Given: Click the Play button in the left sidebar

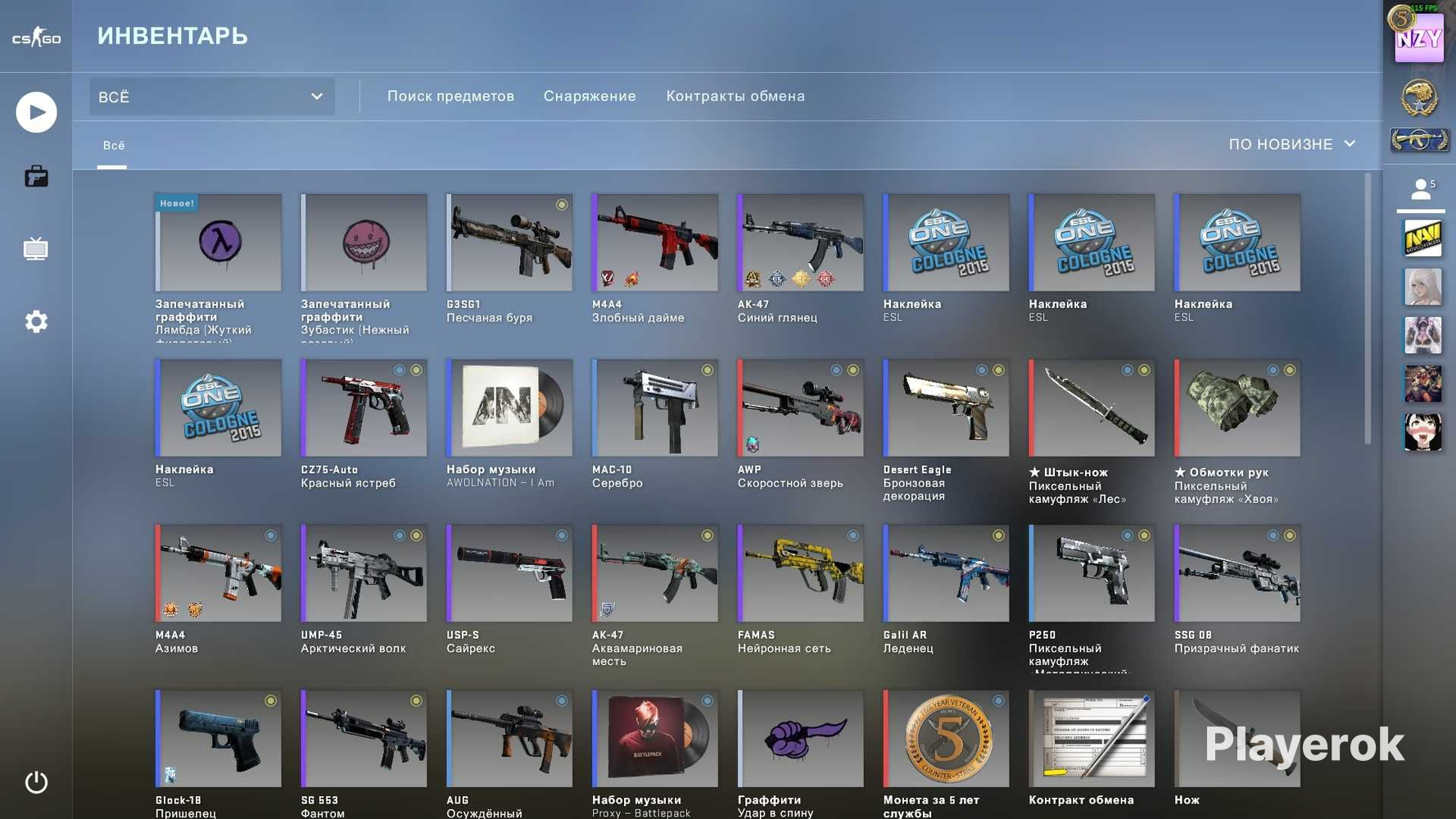Looking at the screenshot, I should pyautogui.click(x=36, y=112).
